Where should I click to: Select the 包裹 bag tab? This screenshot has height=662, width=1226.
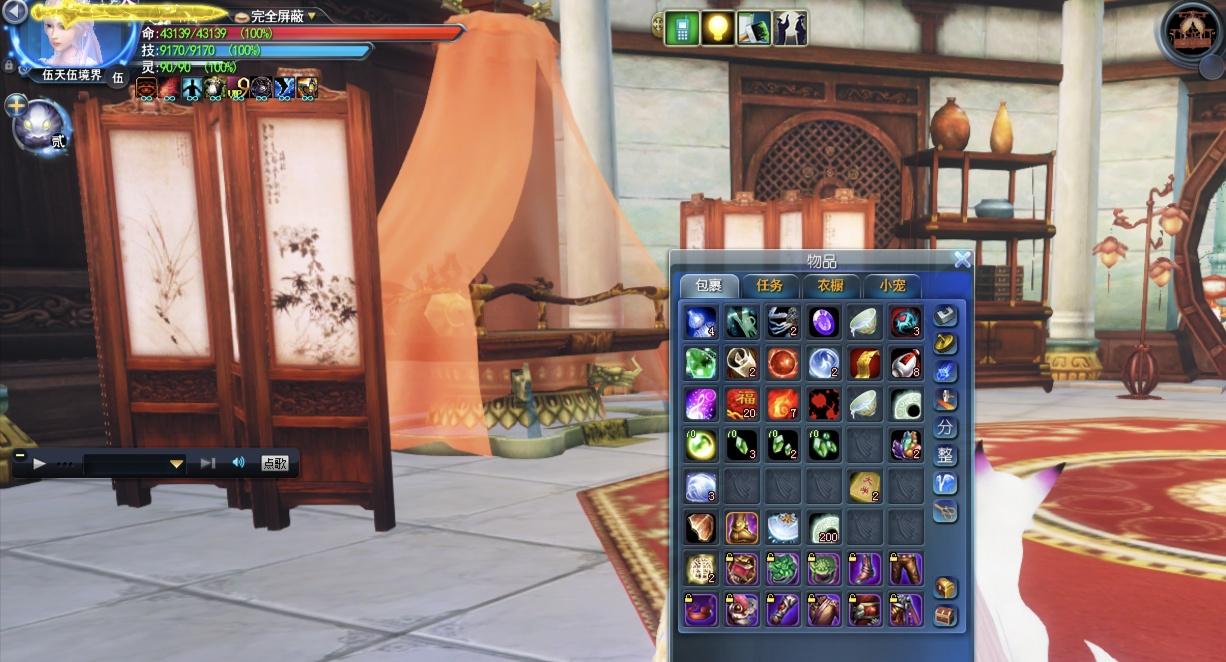pos(709,286)
